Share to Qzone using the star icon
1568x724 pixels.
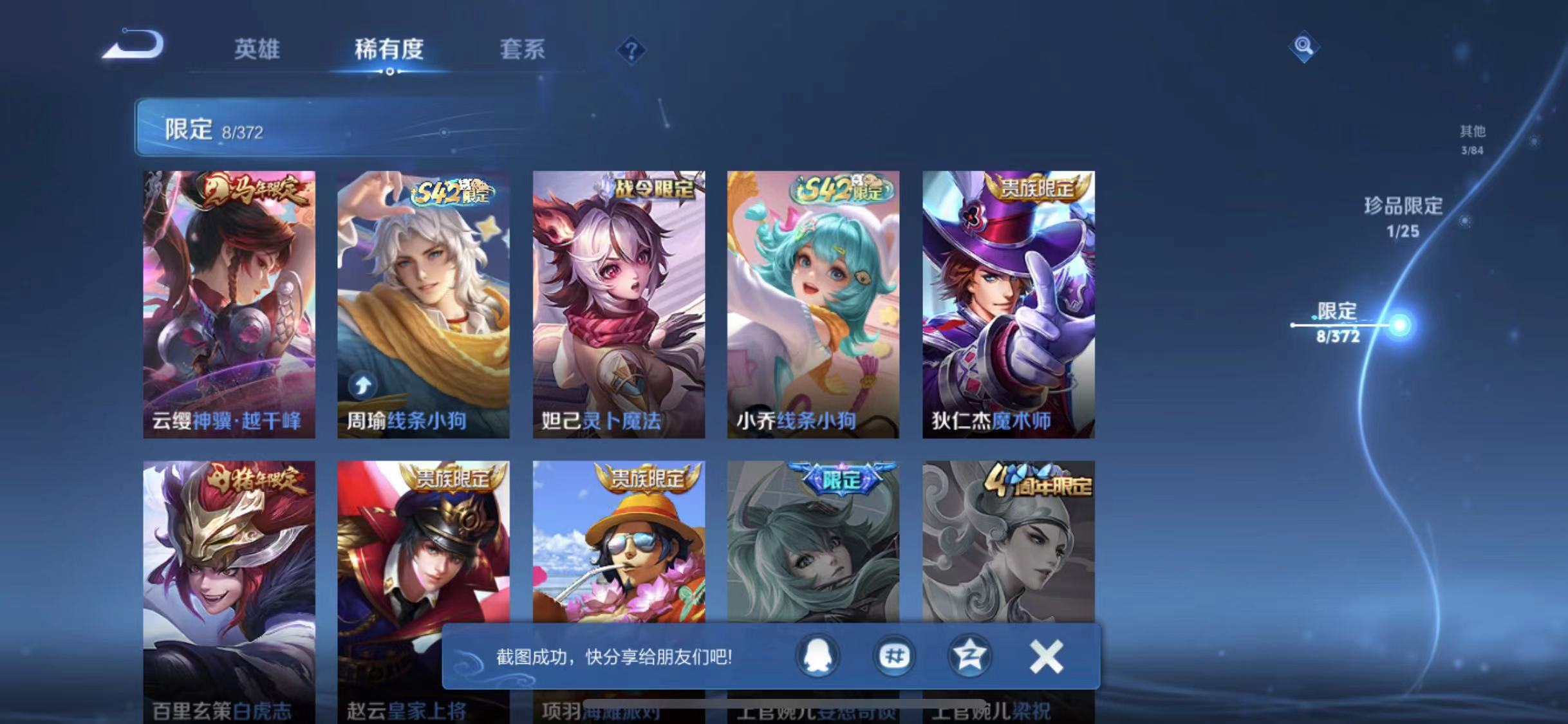click(x=971, y=657)
